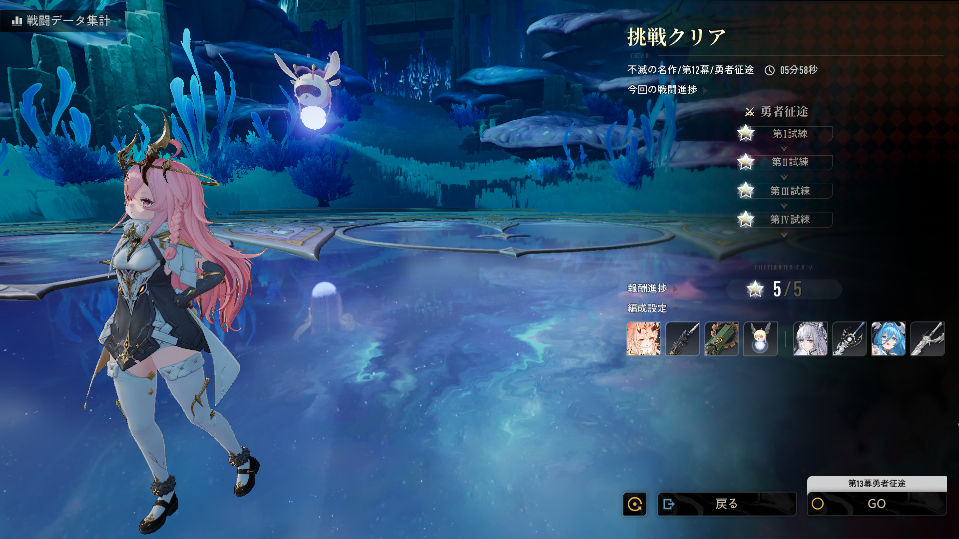Expand the 編成設定 formation section

click(x=647, y=308)
